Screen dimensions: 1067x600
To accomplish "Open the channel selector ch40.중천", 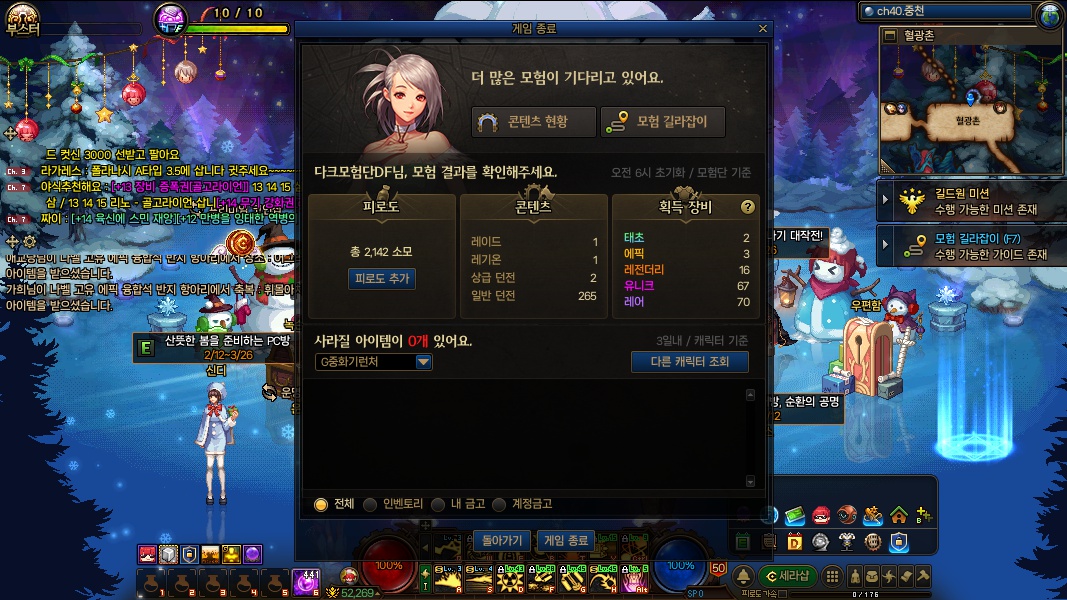I will tap(945, 11).
